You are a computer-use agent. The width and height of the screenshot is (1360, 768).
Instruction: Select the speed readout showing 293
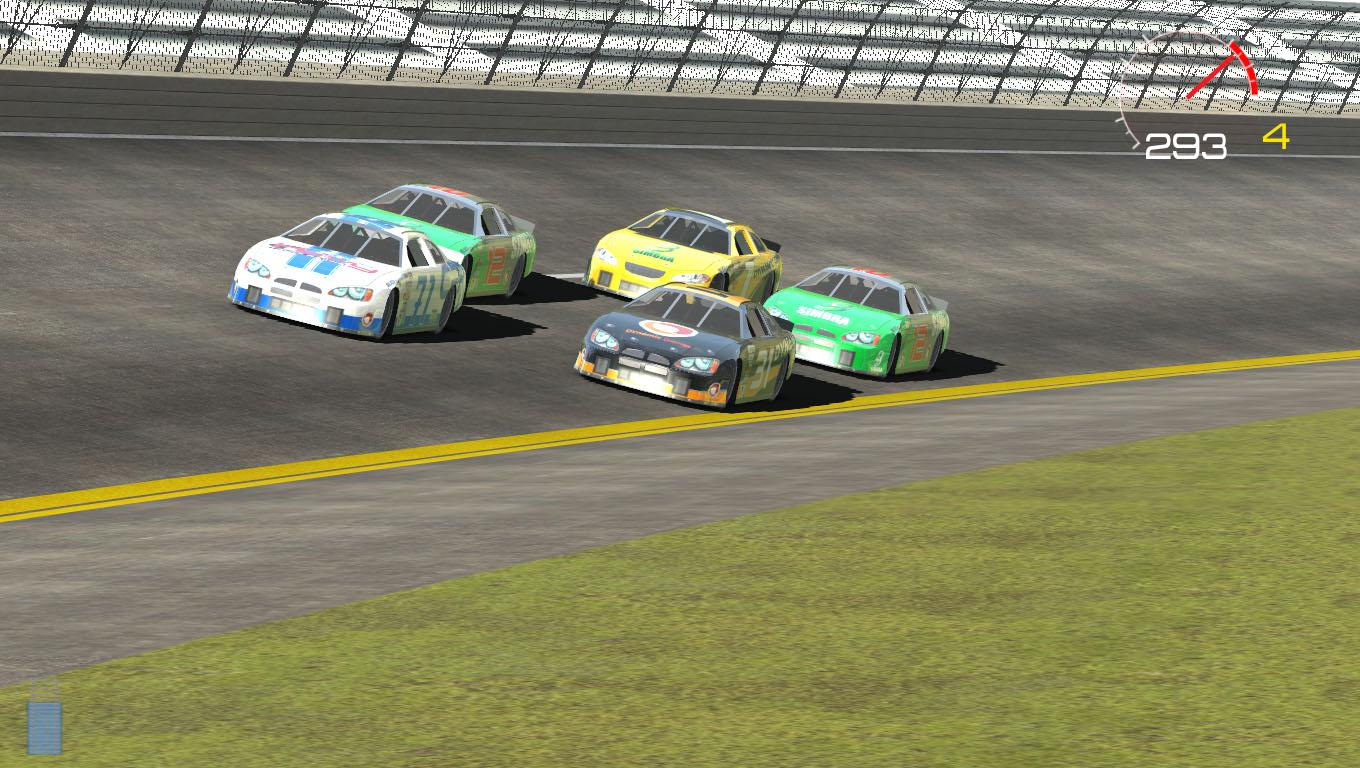click(1184, 145)
